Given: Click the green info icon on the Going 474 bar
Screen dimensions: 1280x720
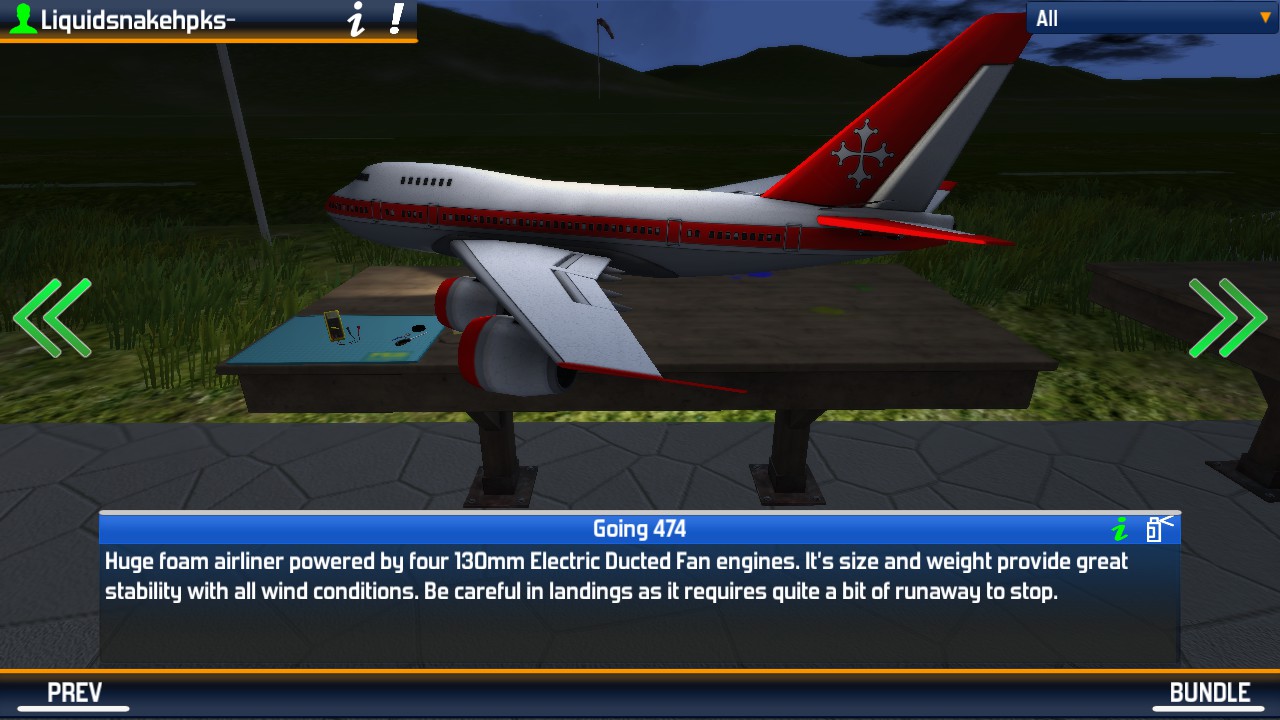Looking at the screenshot, I should coord(1120,530).
